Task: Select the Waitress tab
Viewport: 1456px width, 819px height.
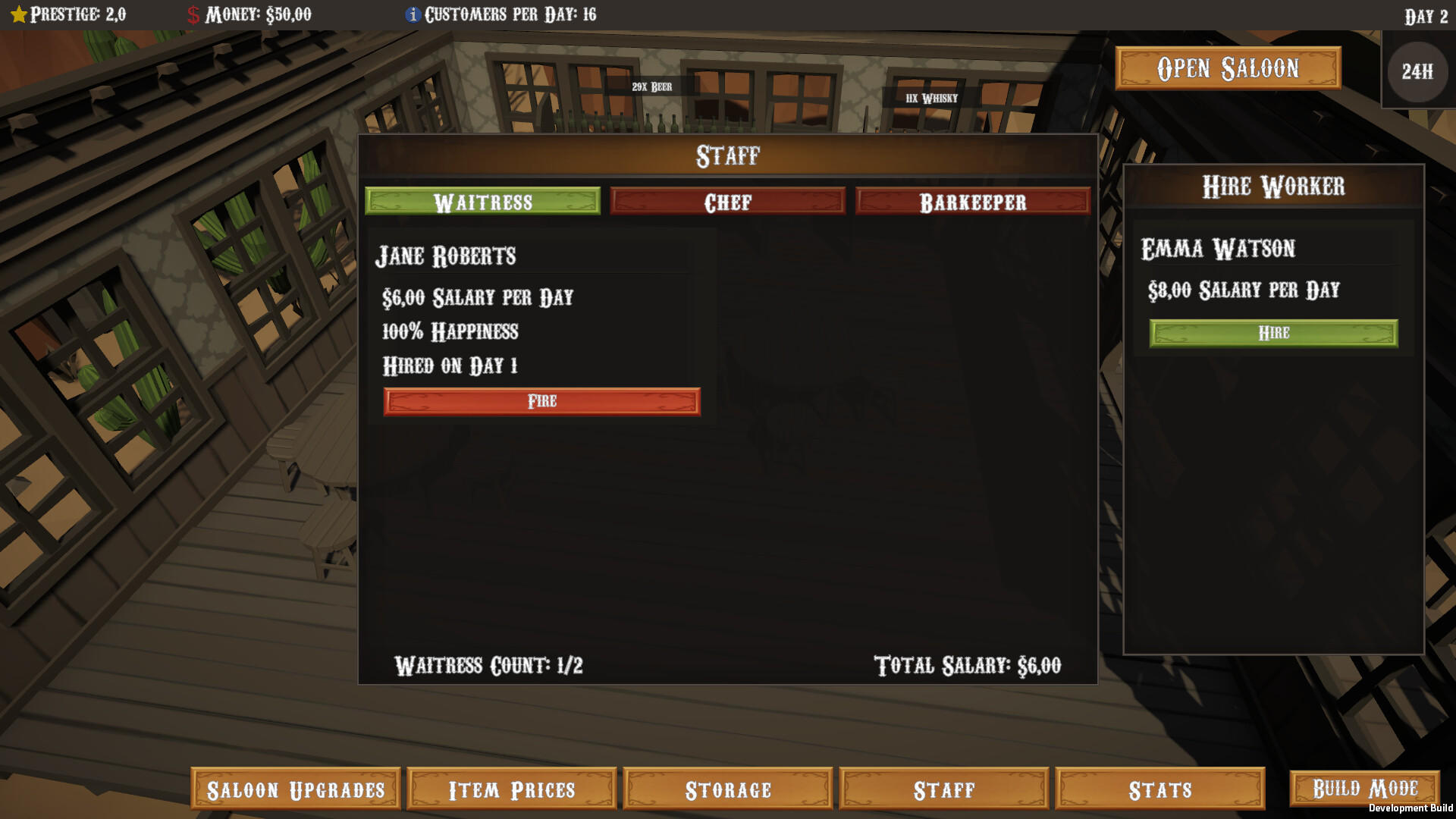Action: (x=482, y=202)
